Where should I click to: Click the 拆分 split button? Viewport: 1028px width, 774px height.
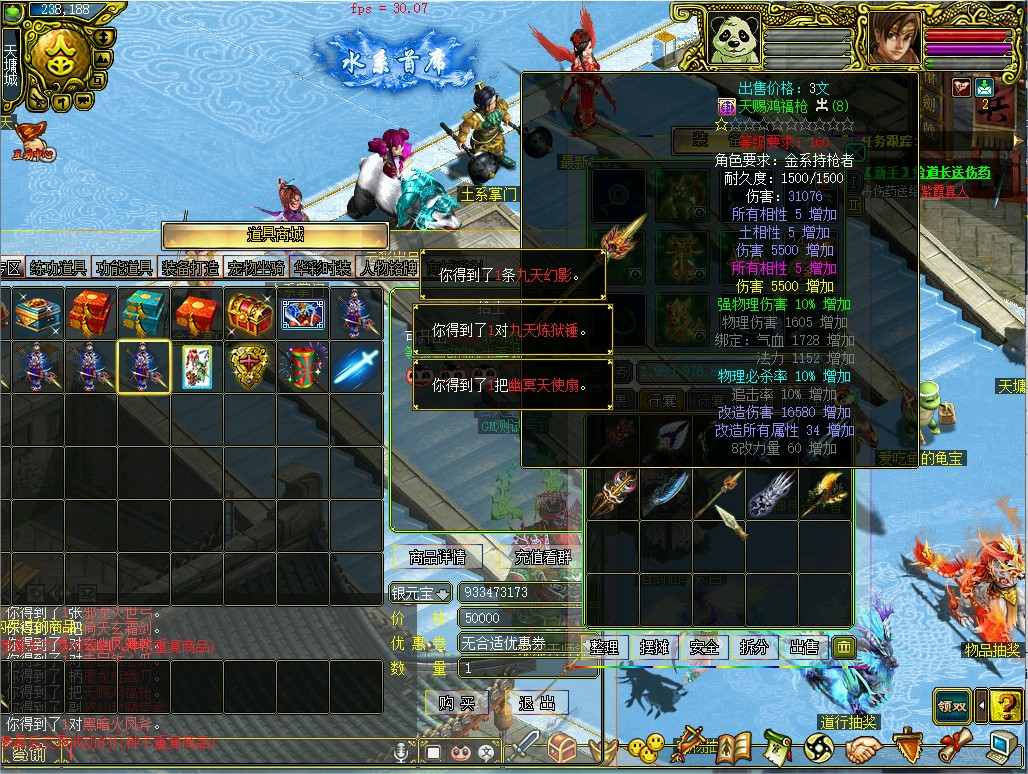(x=754, y=647)
